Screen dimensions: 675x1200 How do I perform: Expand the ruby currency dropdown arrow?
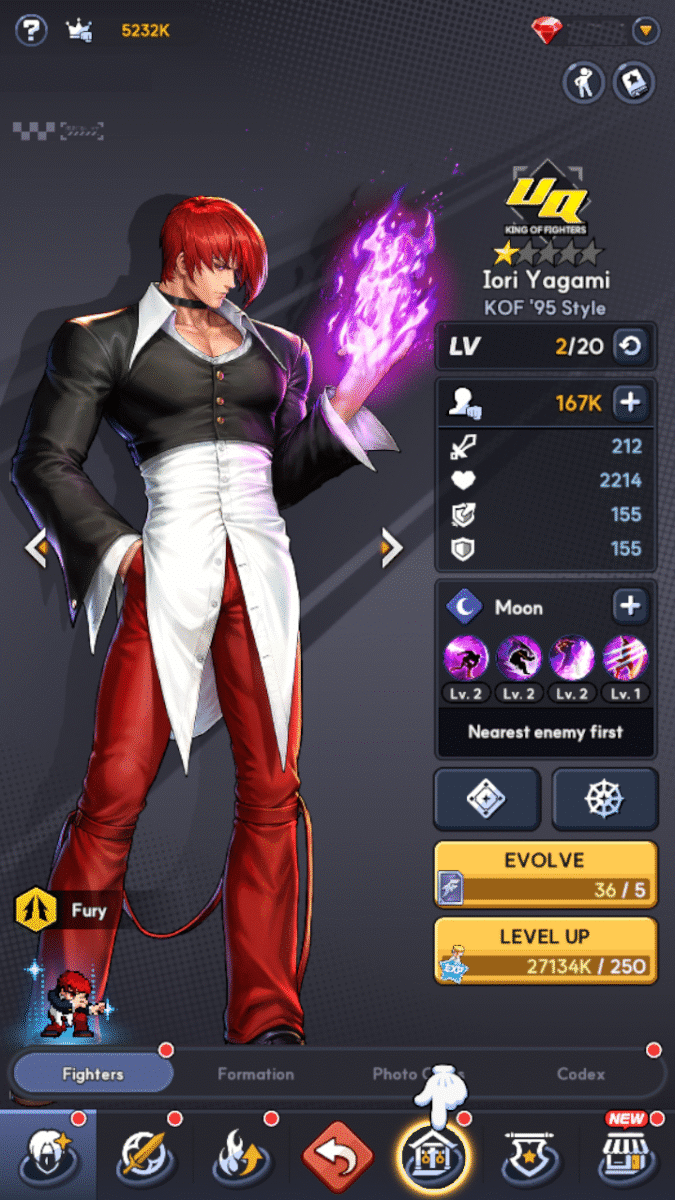click(647, 31)
